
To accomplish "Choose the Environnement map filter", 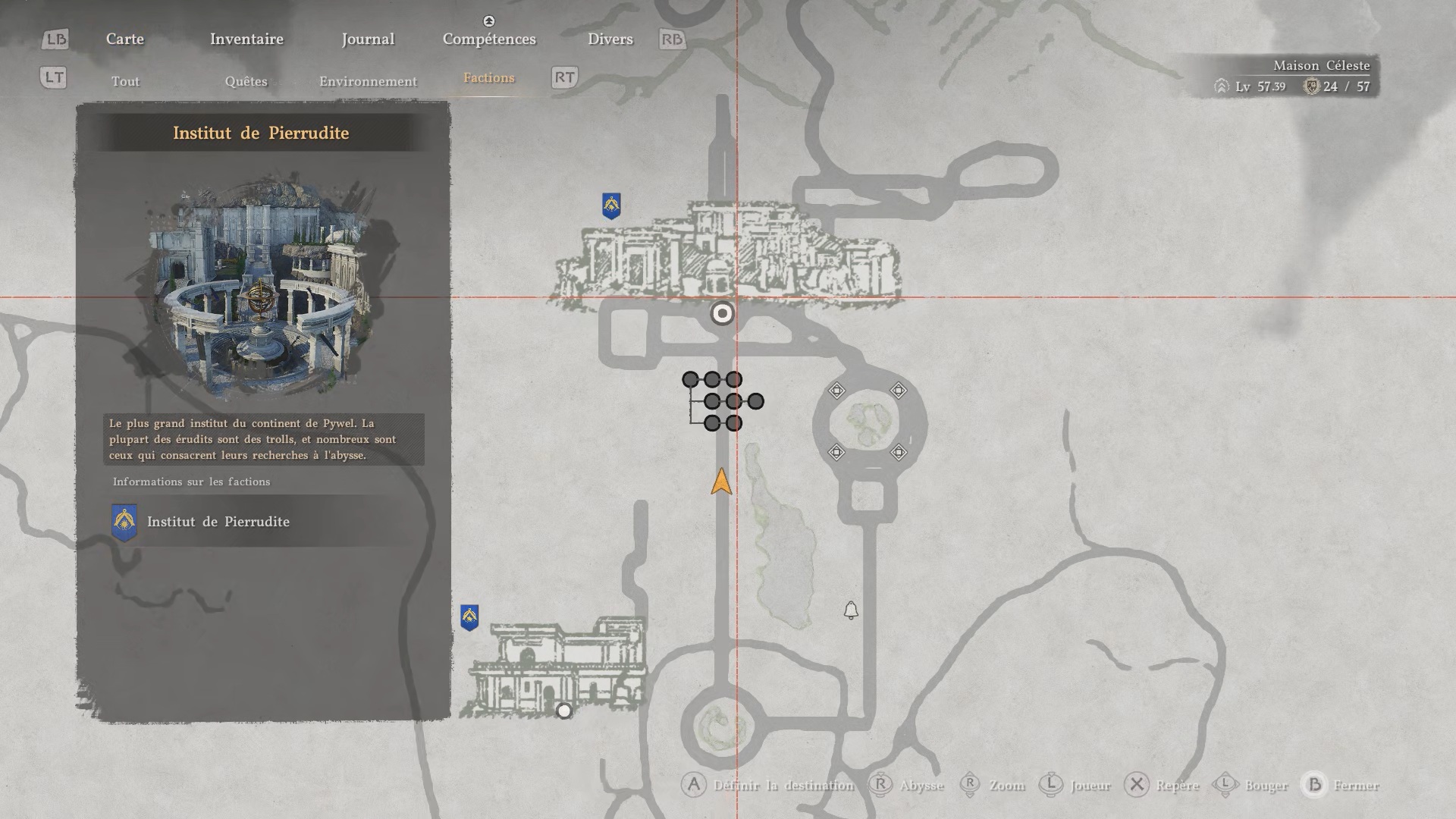I will [x=368, y=81].
